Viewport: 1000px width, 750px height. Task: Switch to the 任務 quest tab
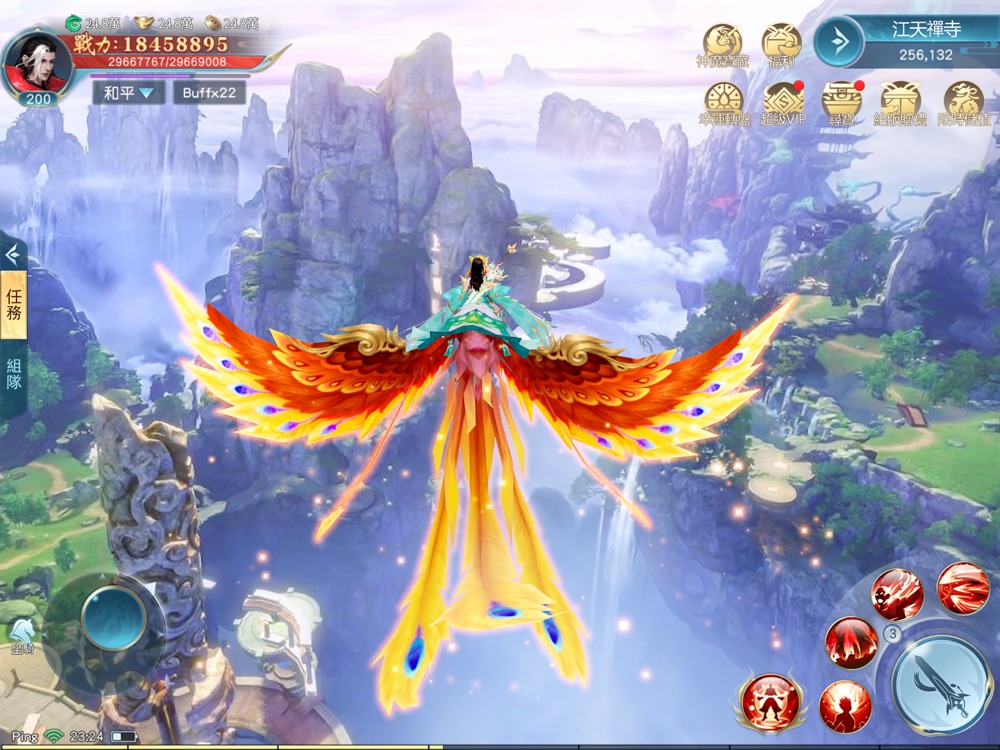coord(14,307)
